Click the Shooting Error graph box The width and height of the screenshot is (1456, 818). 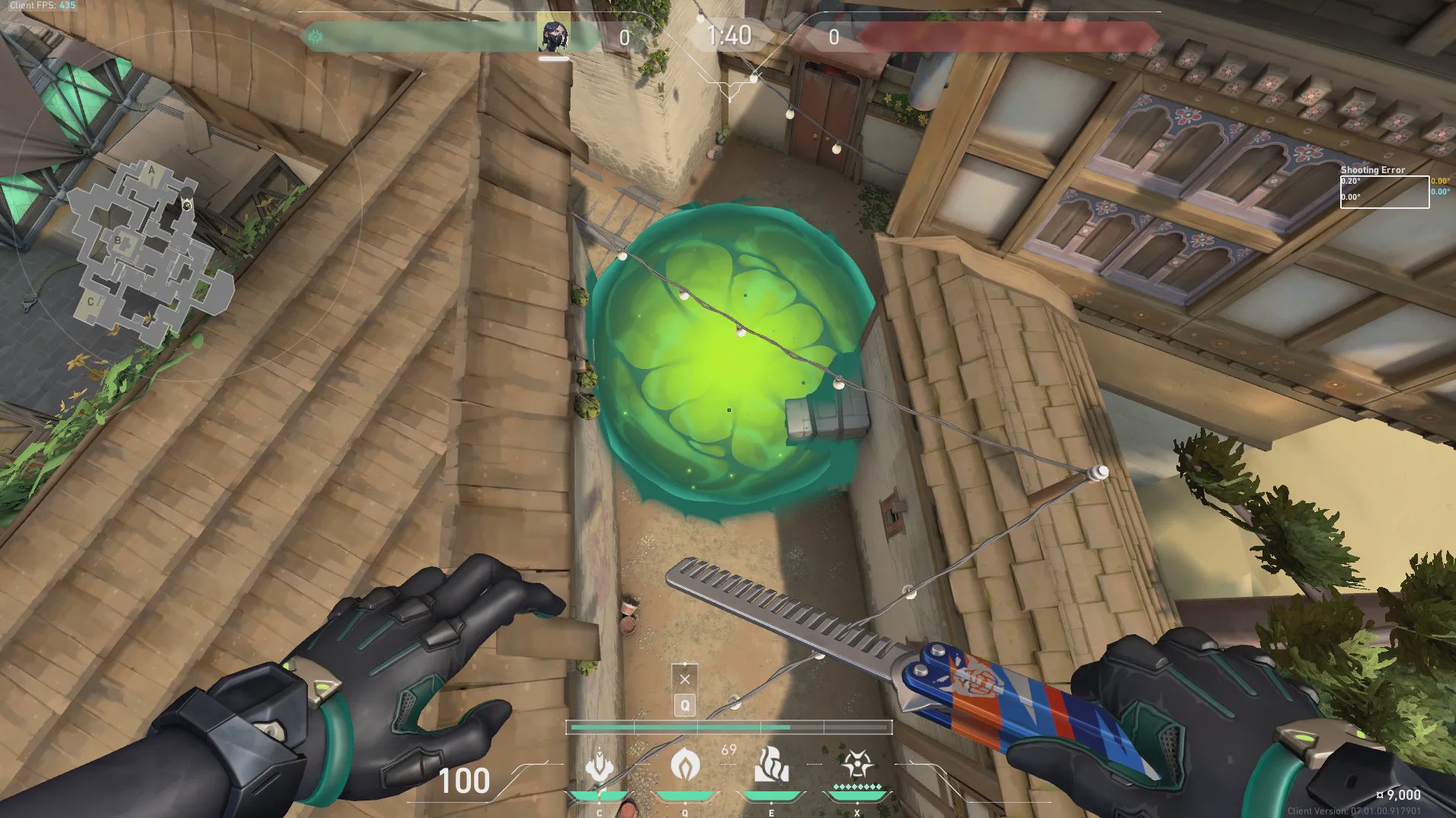point(1384,192)
